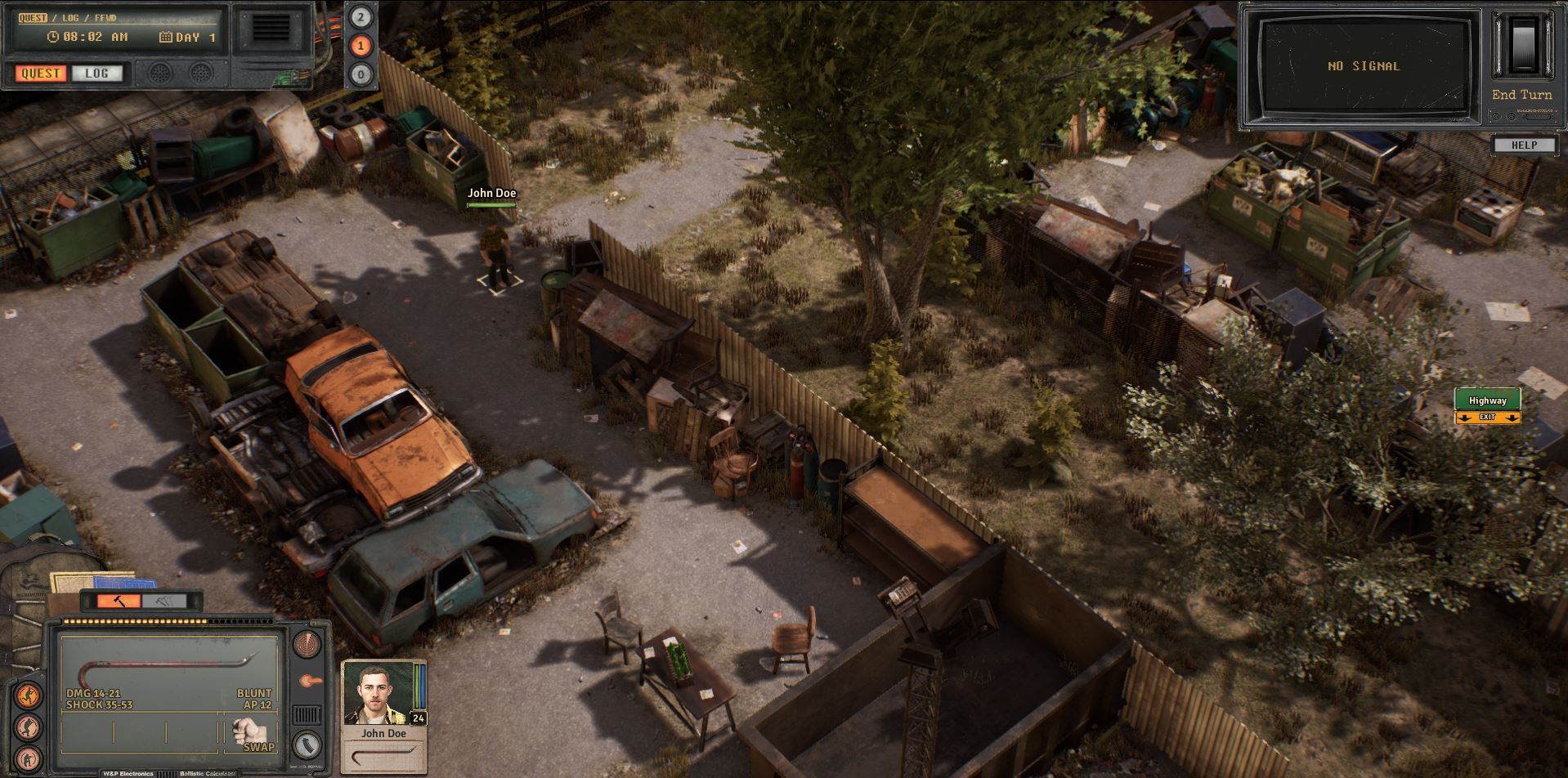This screenshot has height=778, width=1568.
Task: Click the fist SWAP weapon button
Action: [x=249, y=733]
